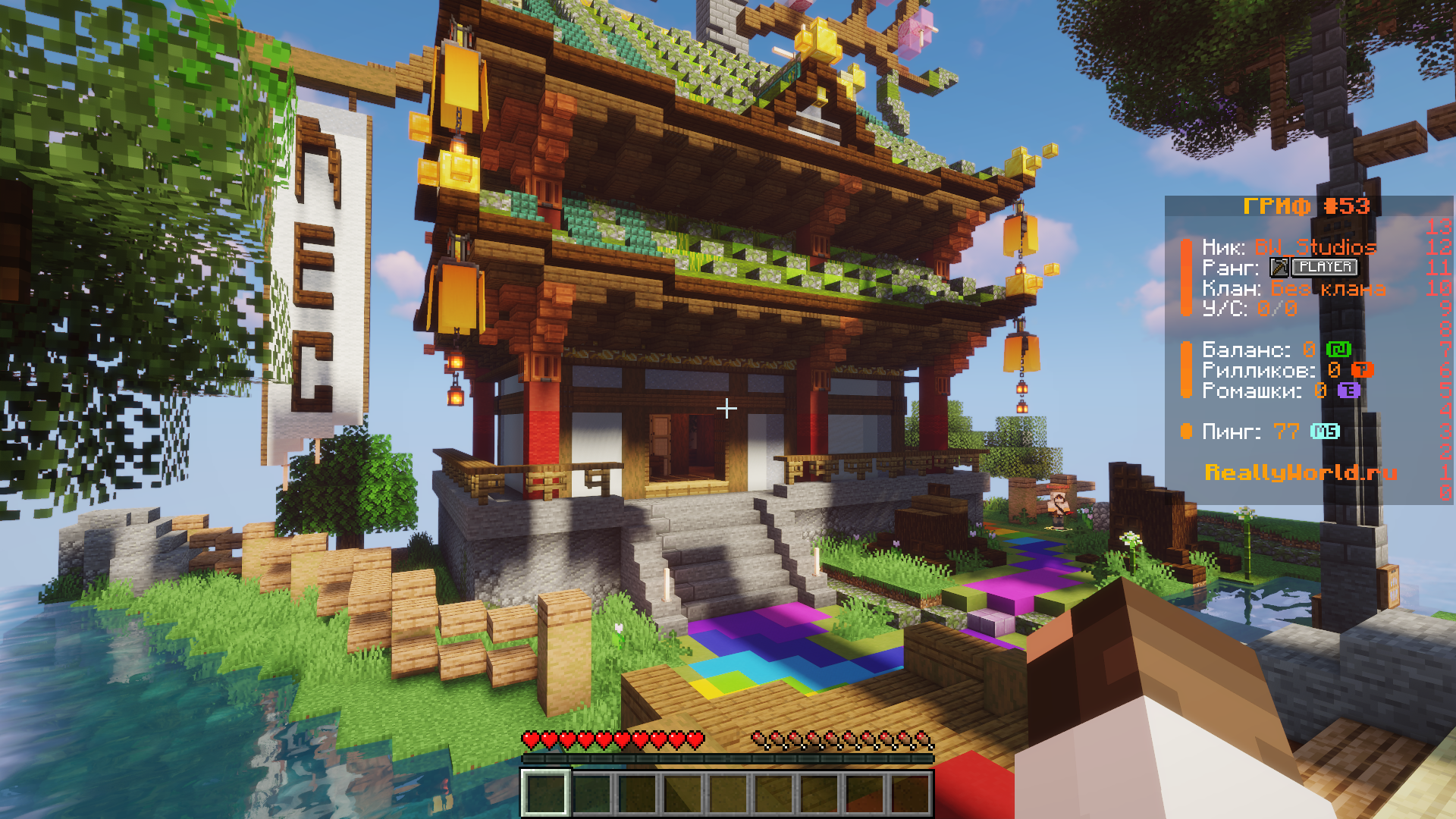Screen dimensions: 1456x819
Task: Select the highlighted first hotbar slot
Action: point(544,793)
